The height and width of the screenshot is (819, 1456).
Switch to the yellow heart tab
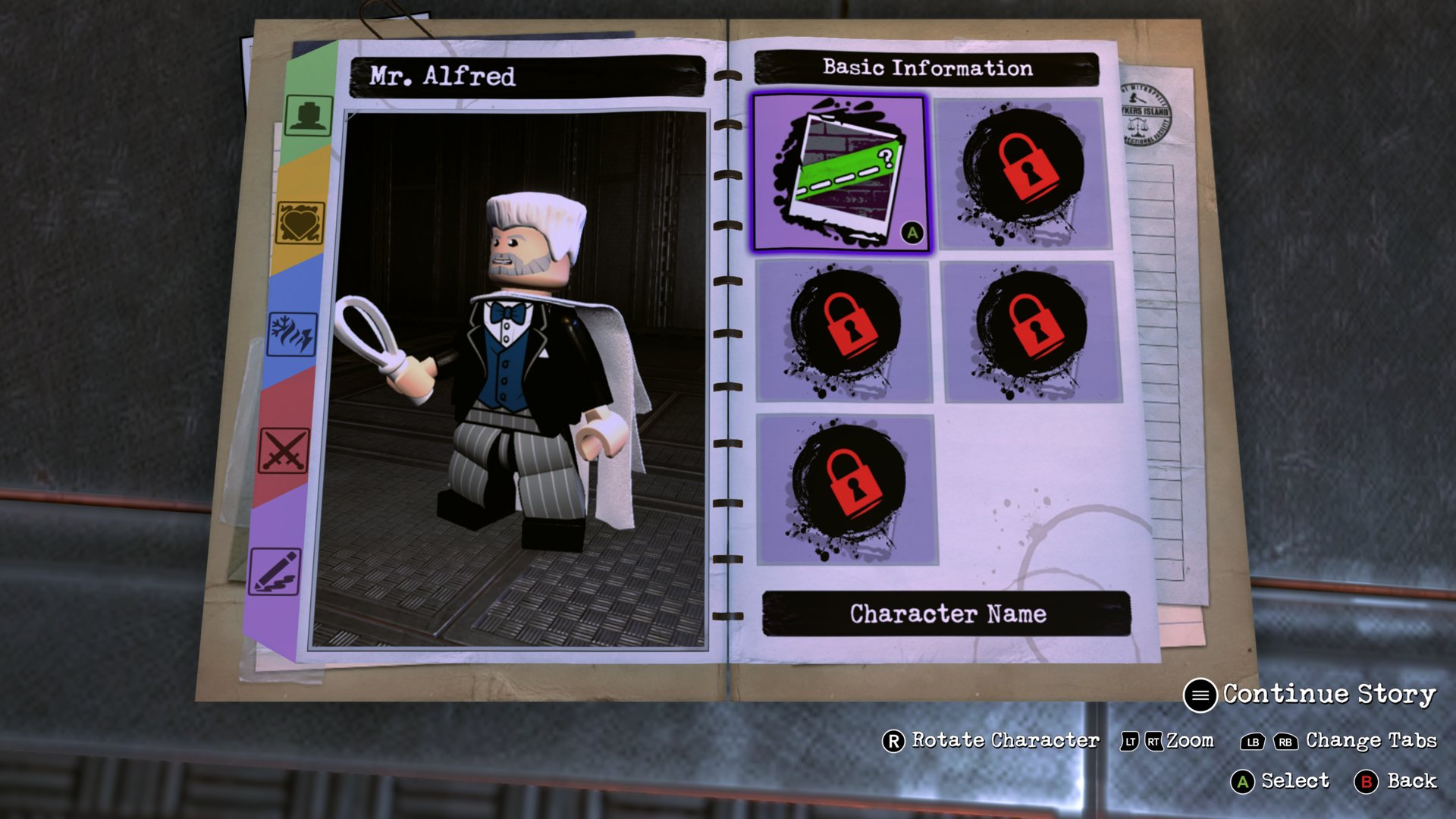[300, 223]
